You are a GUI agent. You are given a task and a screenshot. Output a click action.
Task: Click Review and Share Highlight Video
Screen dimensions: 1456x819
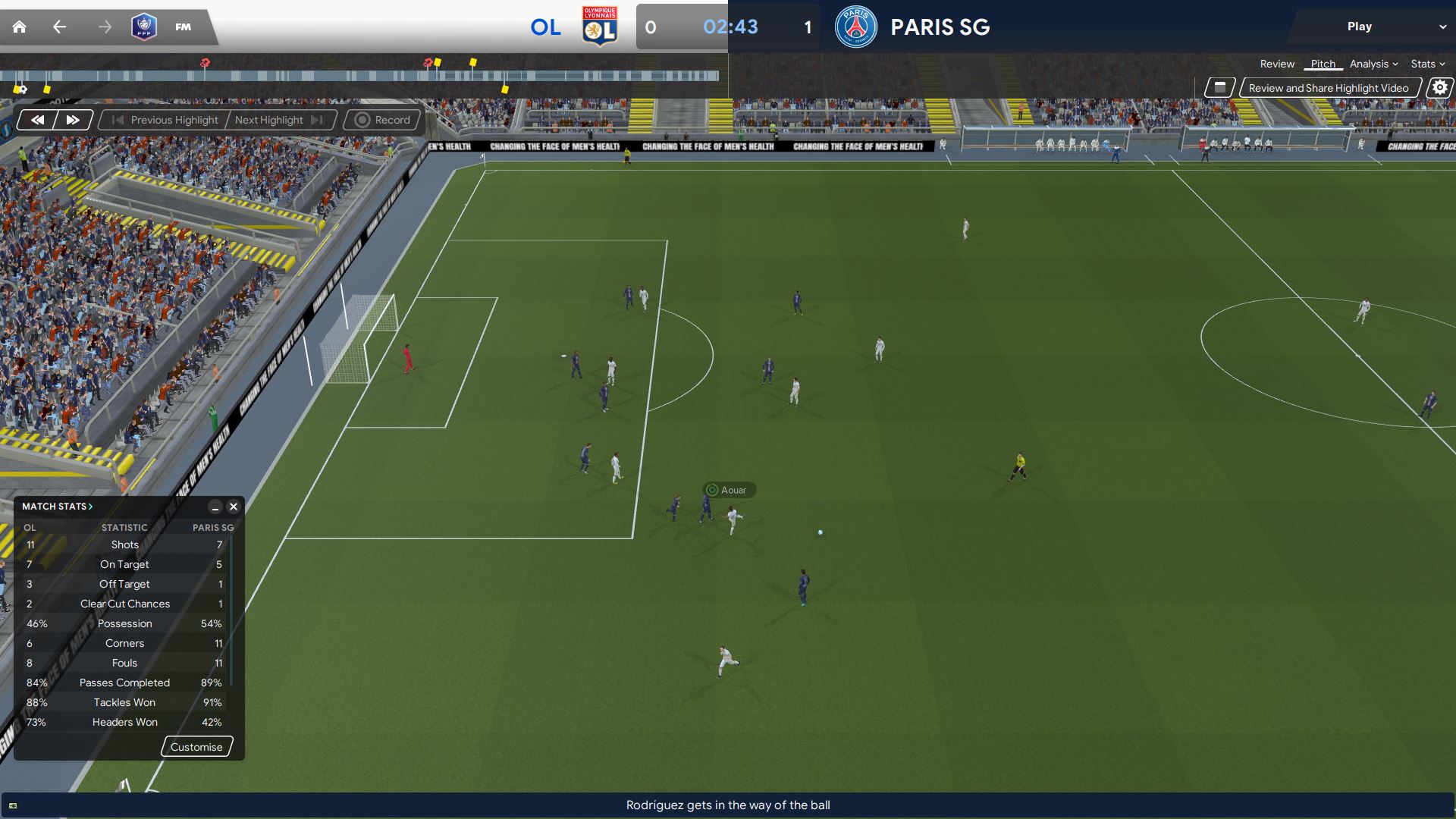1328,88
